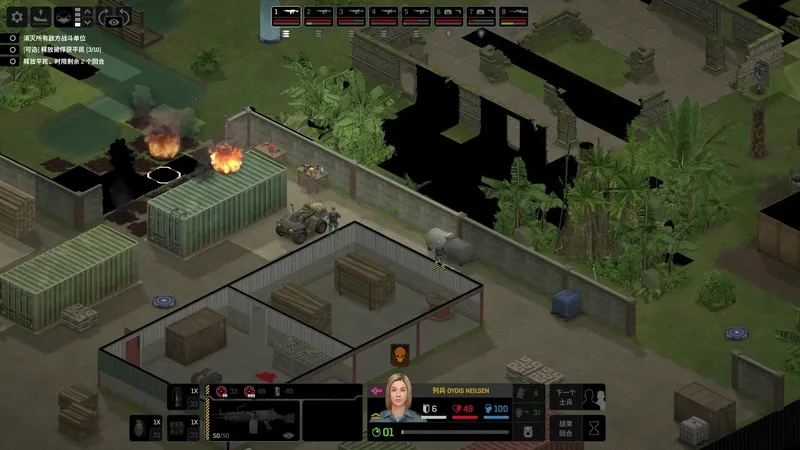Select the frag grenade belt slot
Screen dimensions: 800x450
(138, 427)
